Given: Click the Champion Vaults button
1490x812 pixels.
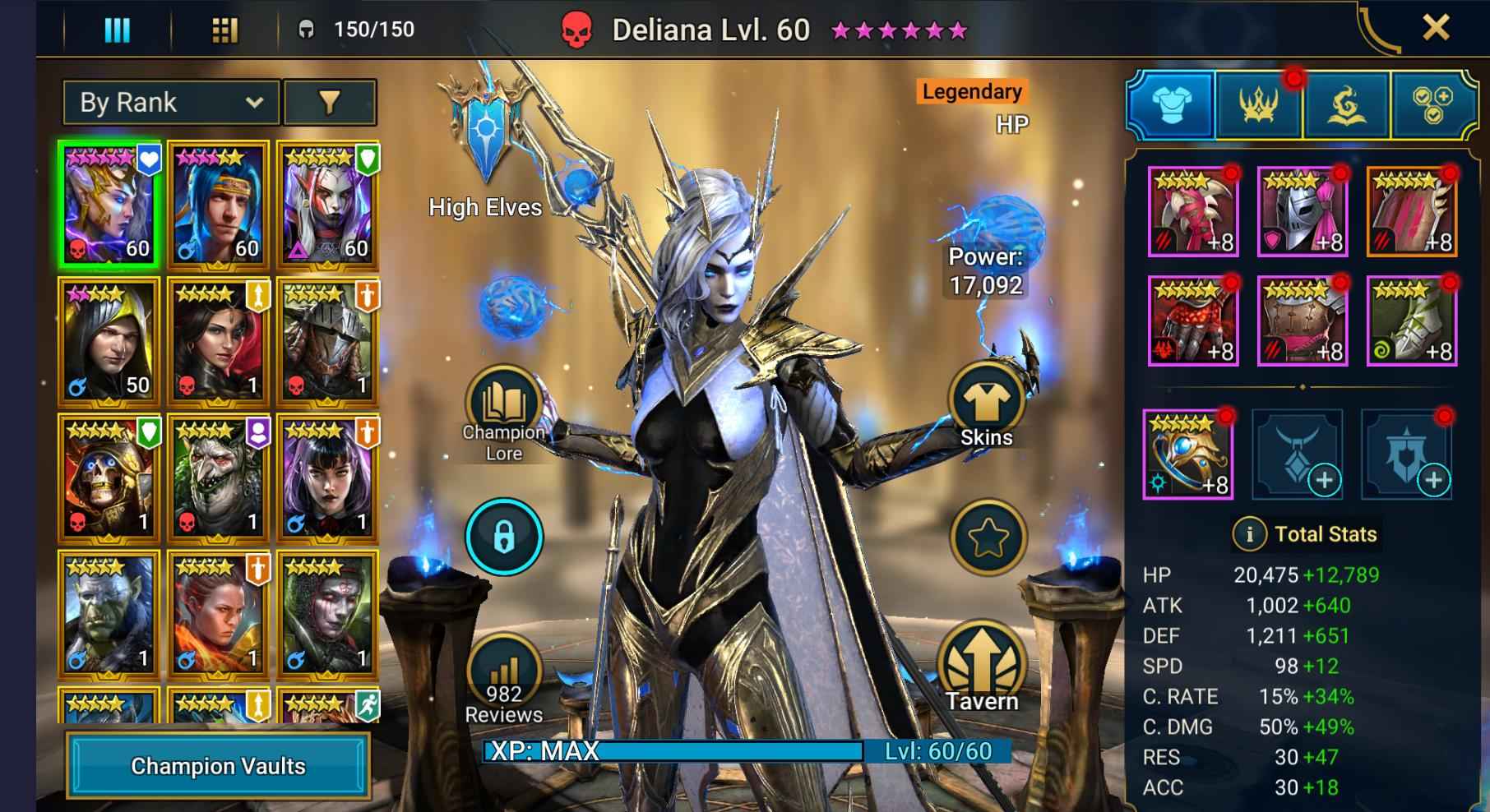Looking at the screenshot, I should (x=218, y=766).
